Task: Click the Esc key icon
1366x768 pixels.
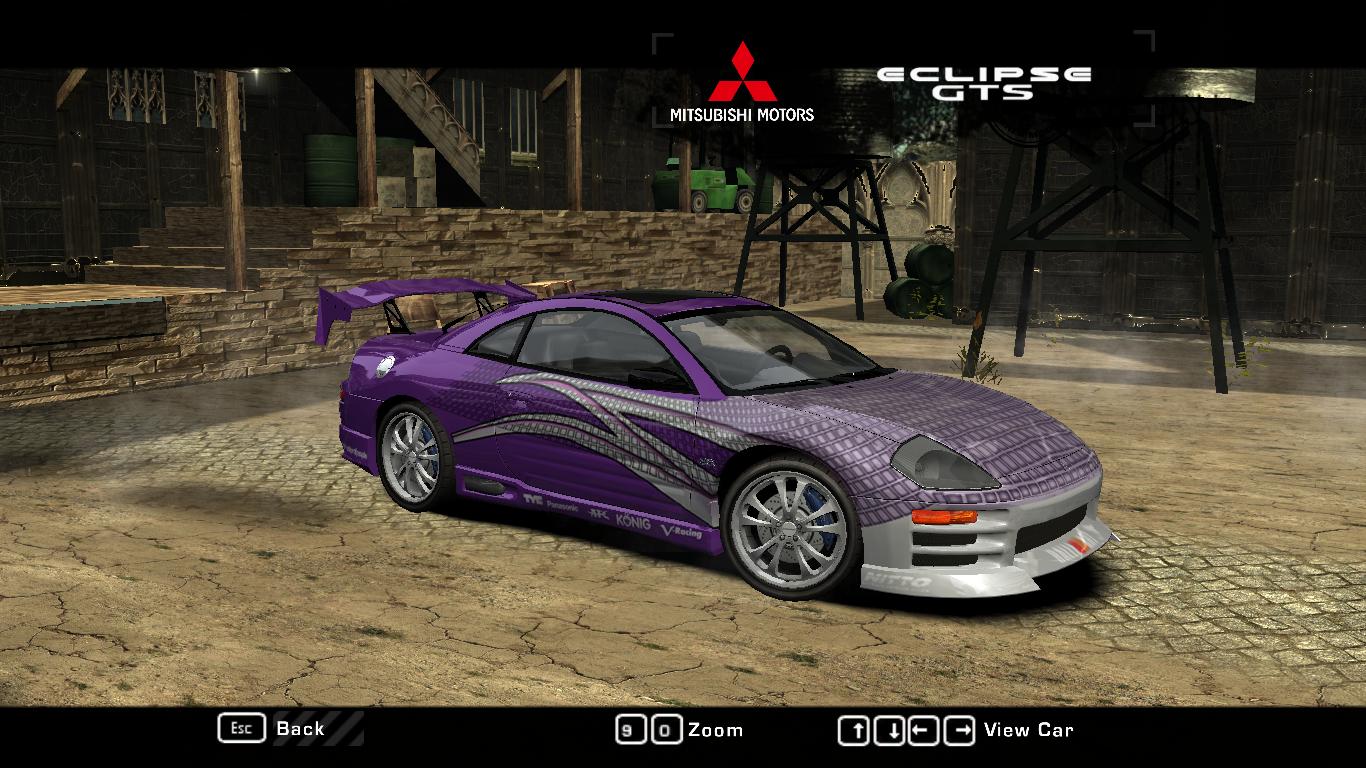Action: tap(240, 729)
